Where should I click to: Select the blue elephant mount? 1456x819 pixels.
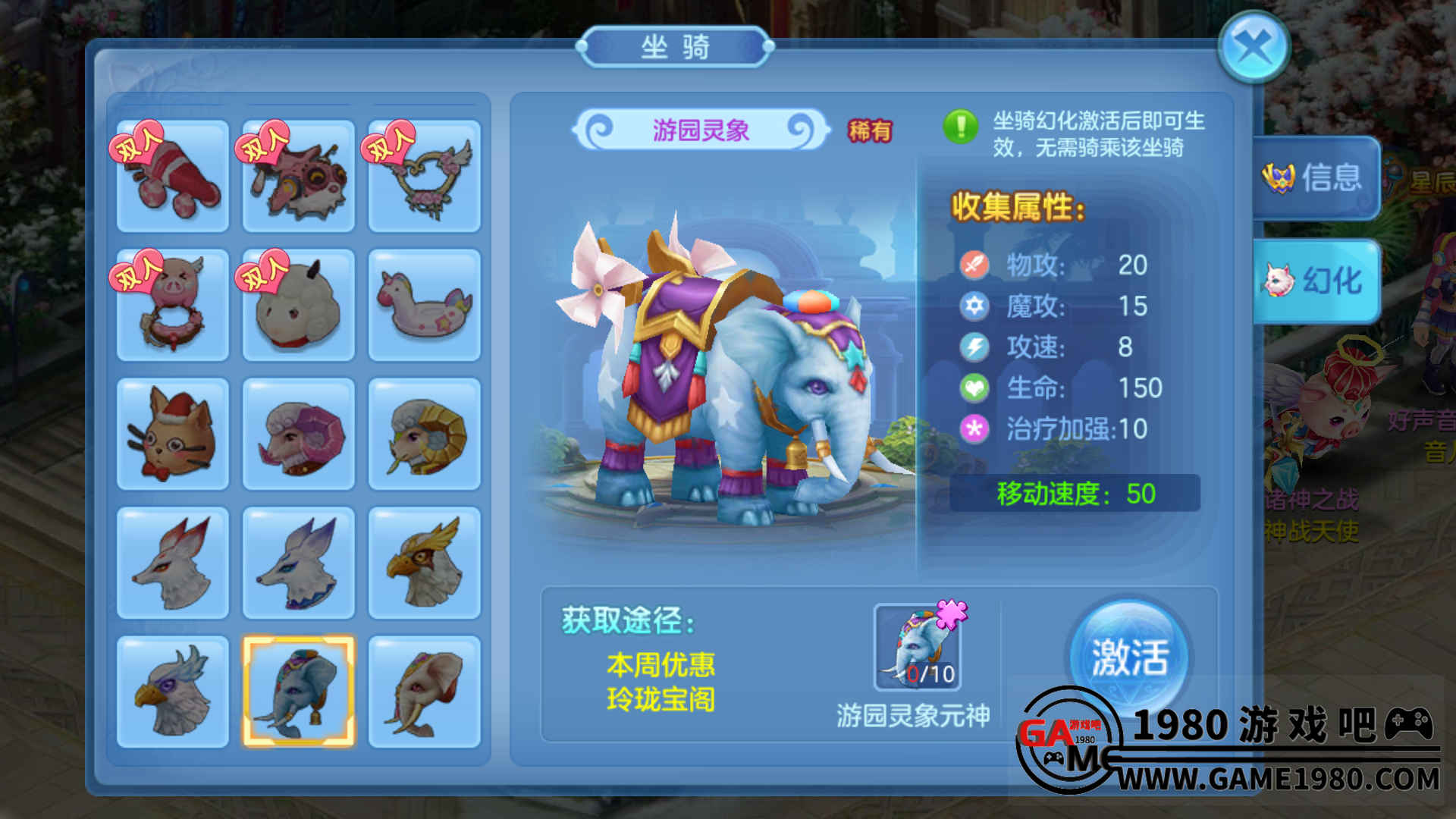point(299,692)
